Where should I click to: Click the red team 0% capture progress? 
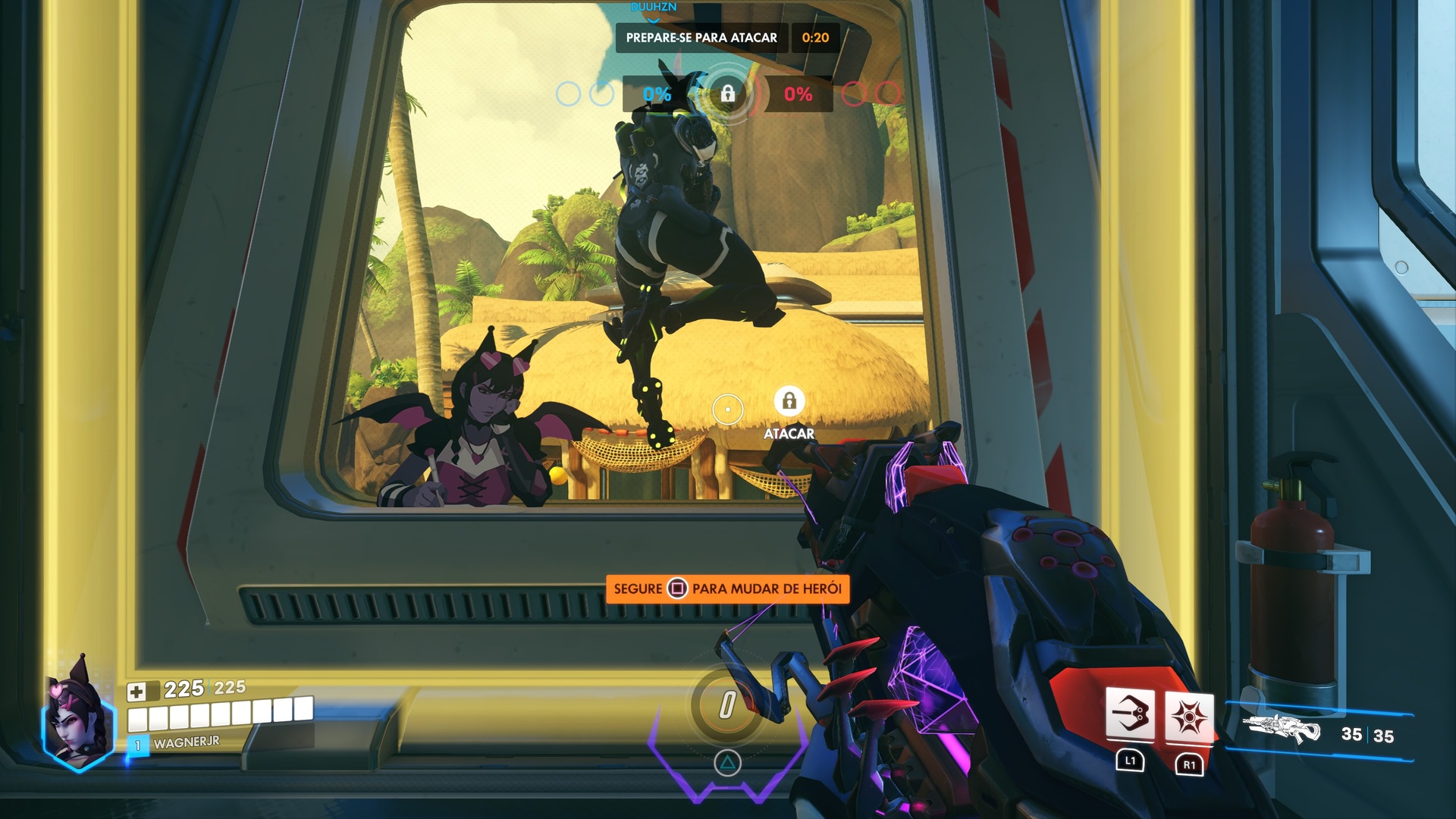798,94
